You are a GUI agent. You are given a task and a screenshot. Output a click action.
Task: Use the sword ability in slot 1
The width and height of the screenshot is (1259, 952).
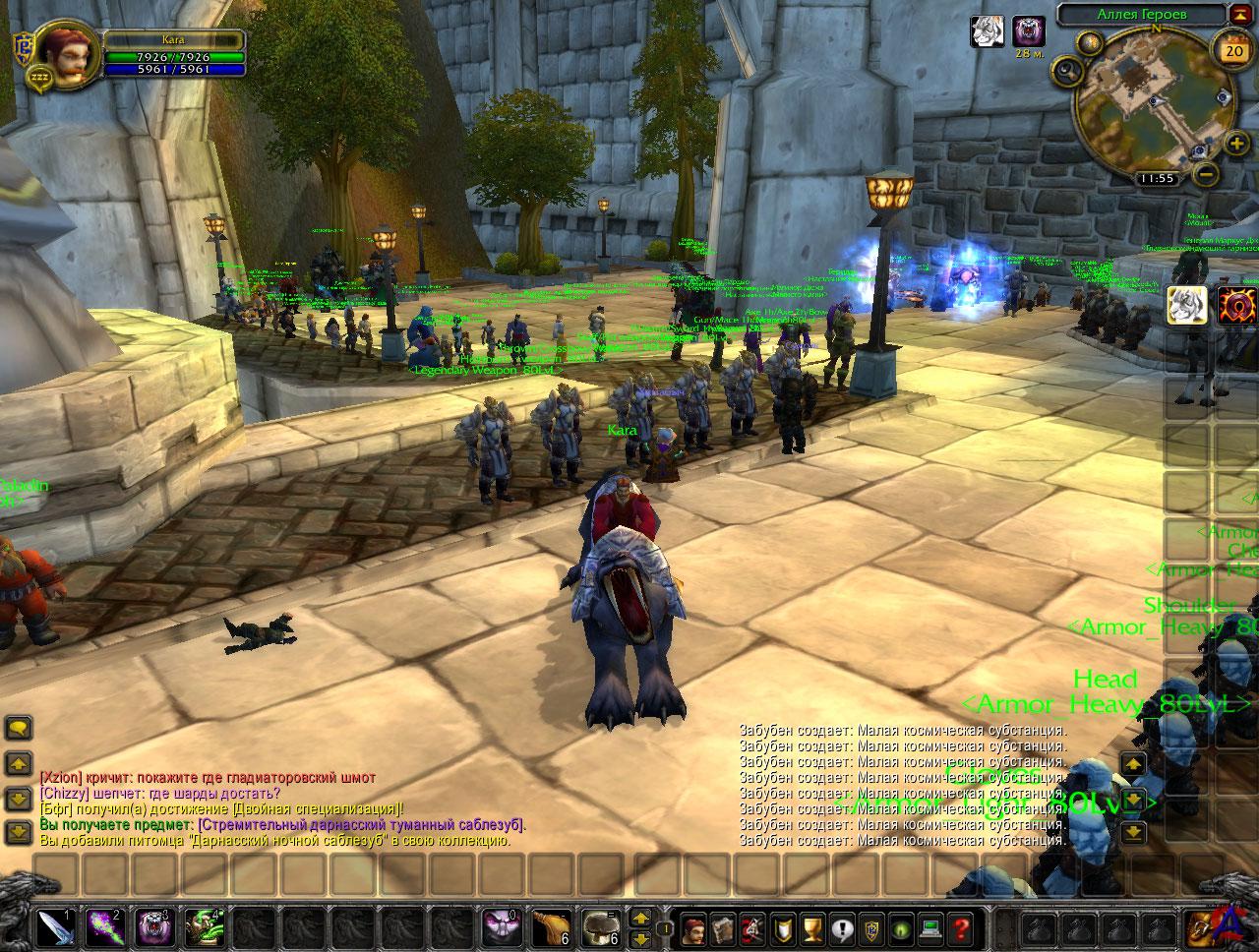pos(54,927)
